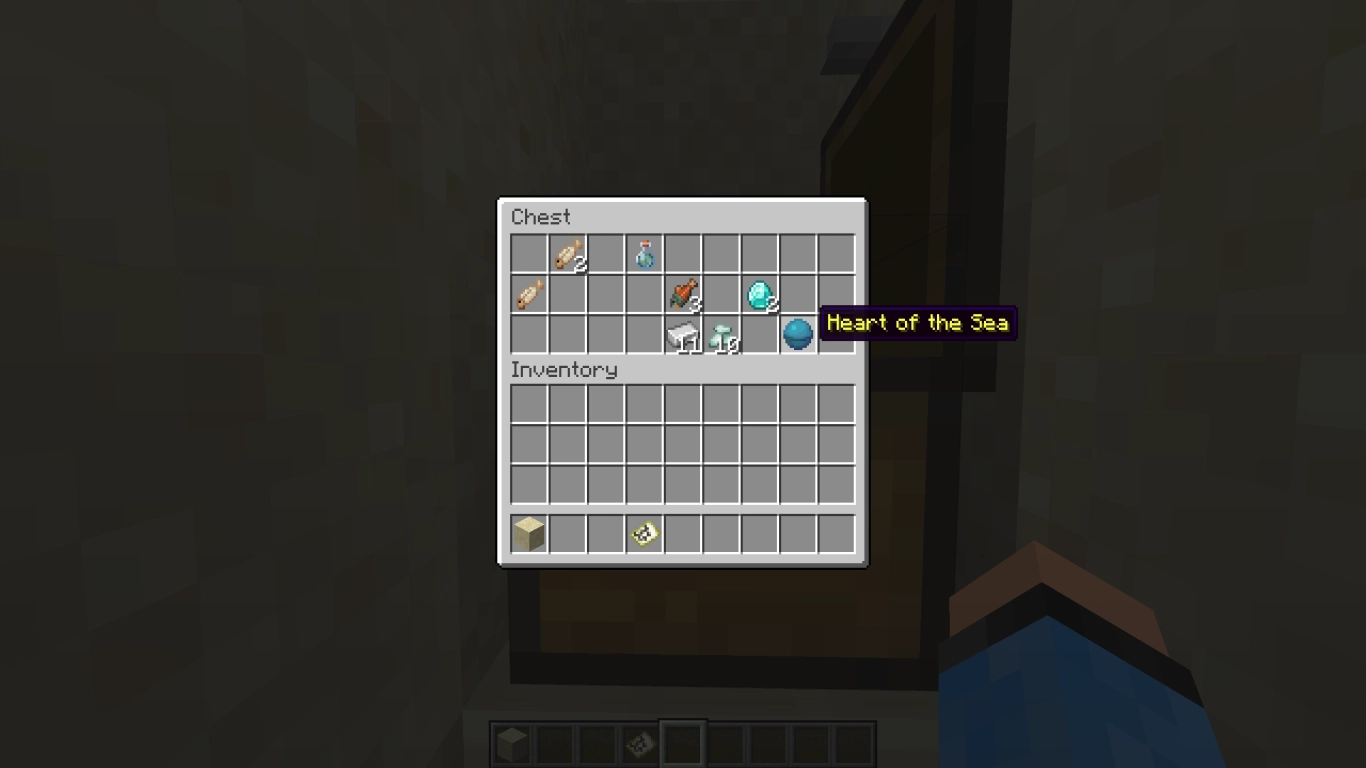The image size is (1366, 768).
Task: Pick up the three cooked salmon
Action: [682, 295]
